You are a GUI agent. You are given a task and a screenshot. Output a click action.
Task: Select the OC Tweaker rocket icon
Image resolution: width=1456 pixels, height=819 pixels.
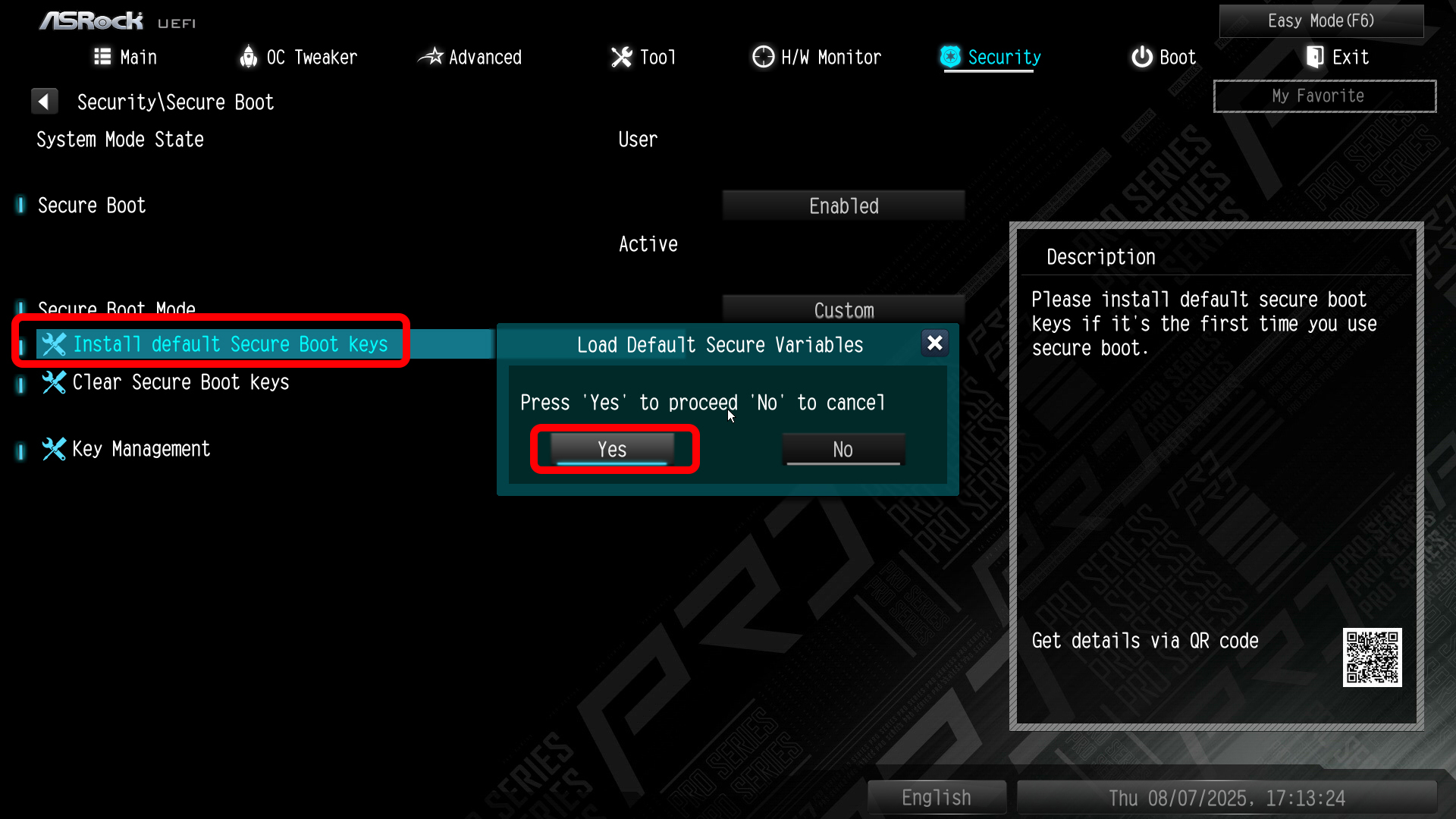pyautogui.click(x=248, y=57)
